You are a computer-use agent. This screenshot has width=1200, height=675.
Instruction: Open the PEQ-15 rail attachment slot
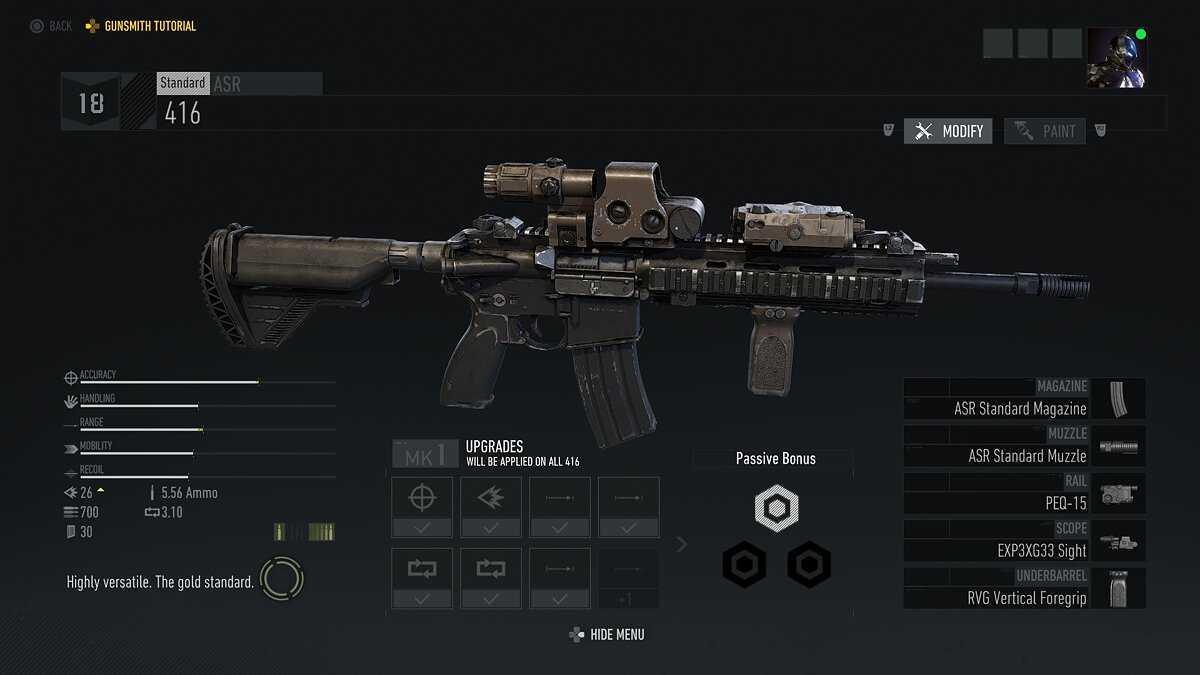pyautogui.click(x=1024, y=494)
